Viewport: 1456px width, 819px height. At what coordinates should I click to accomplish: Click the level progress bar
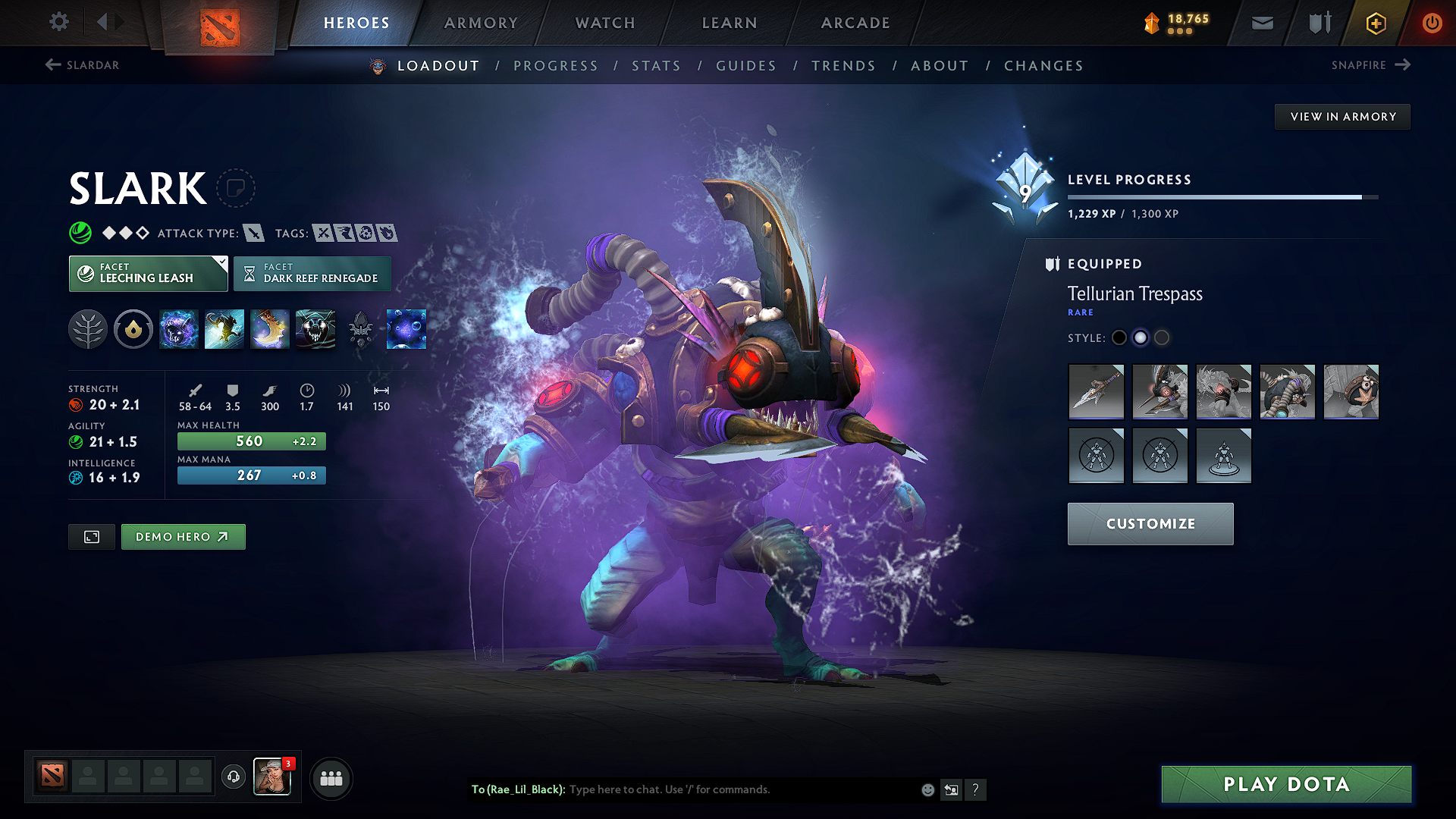pyautogui.click(x=1222, y=196)
